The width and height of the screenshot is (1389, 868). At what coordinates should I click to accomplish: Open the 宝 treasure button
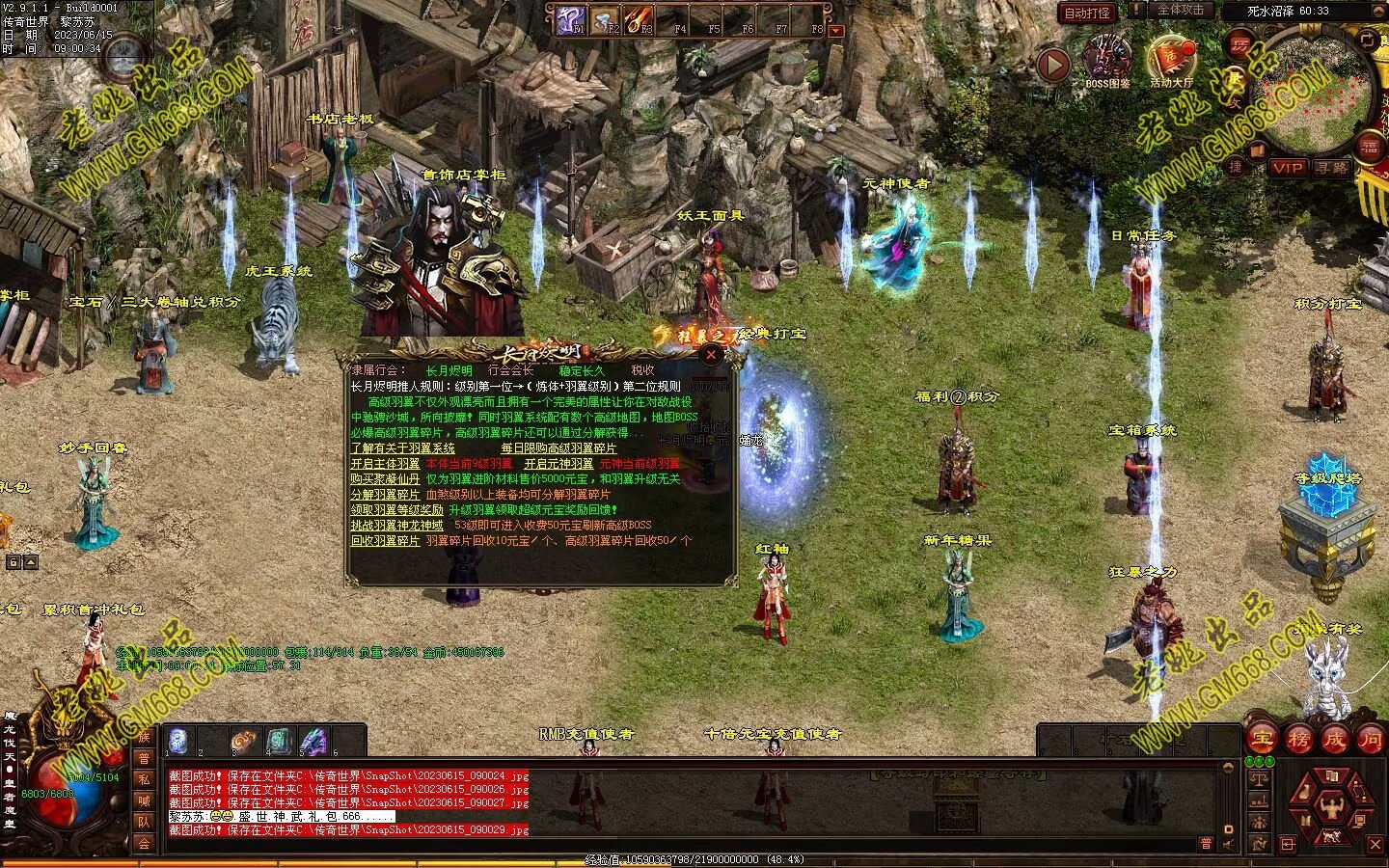1262,740
